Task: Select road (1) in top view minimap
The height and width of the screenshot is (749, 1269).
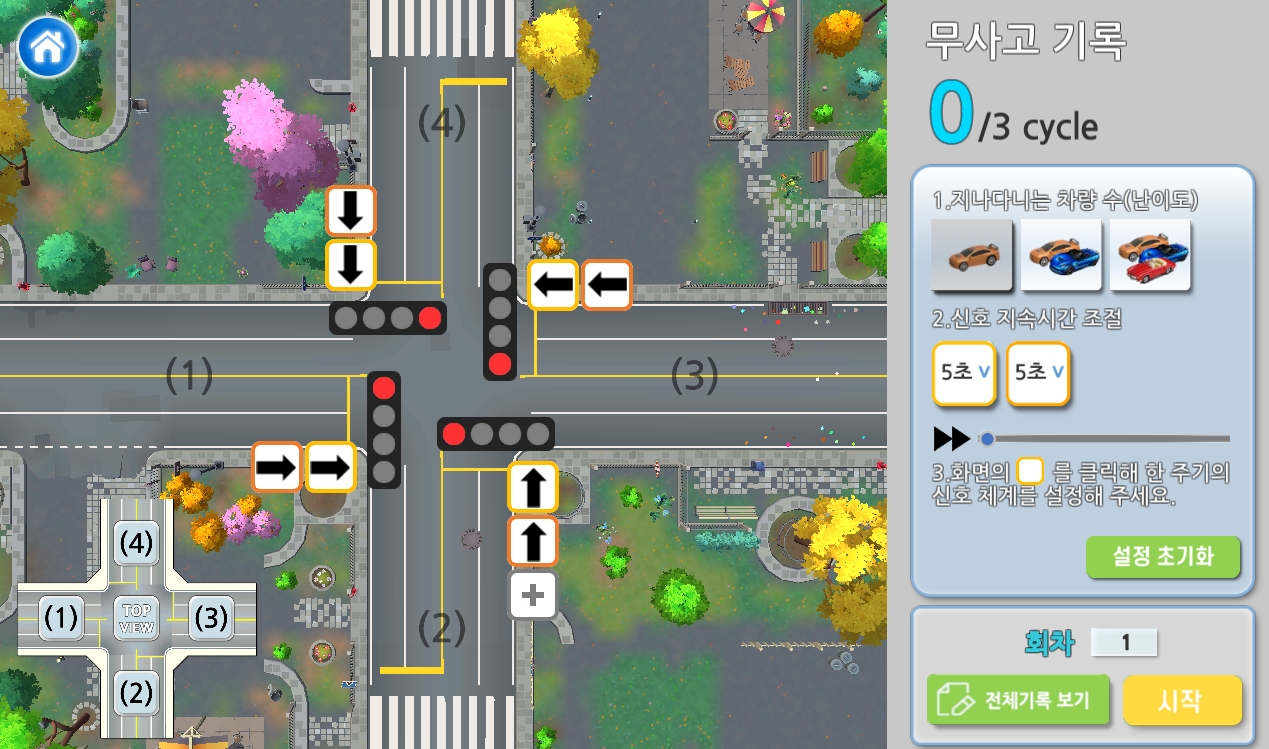Action: tap(61, 619)
